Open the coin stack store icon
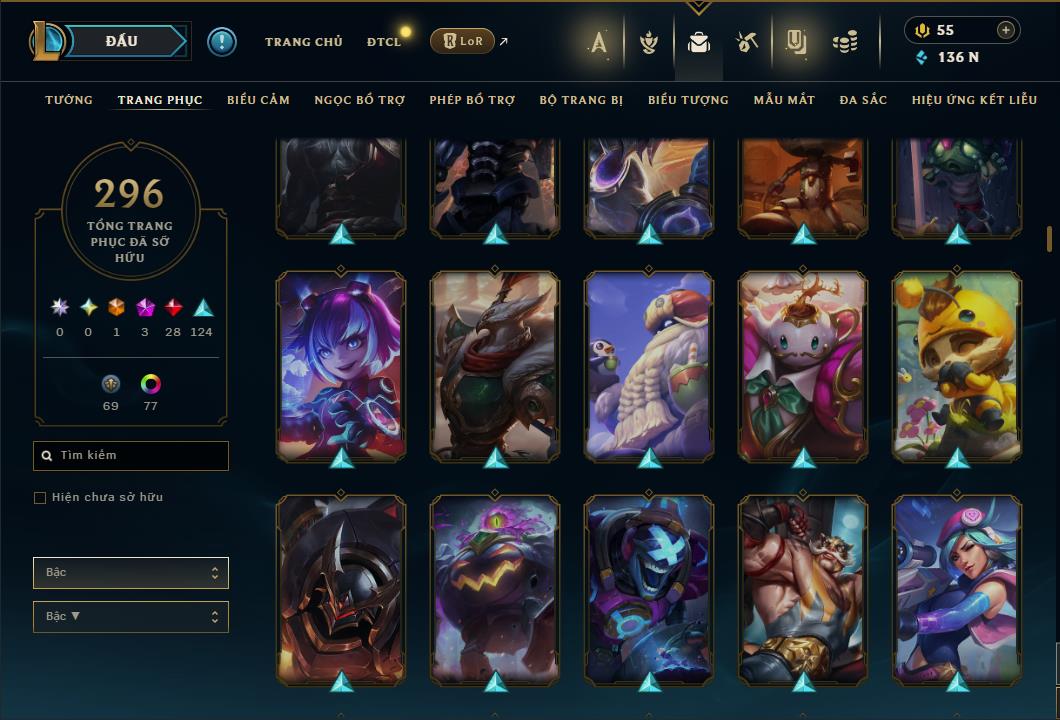Viewport: 1060px width, 720px height. [845, 42]
